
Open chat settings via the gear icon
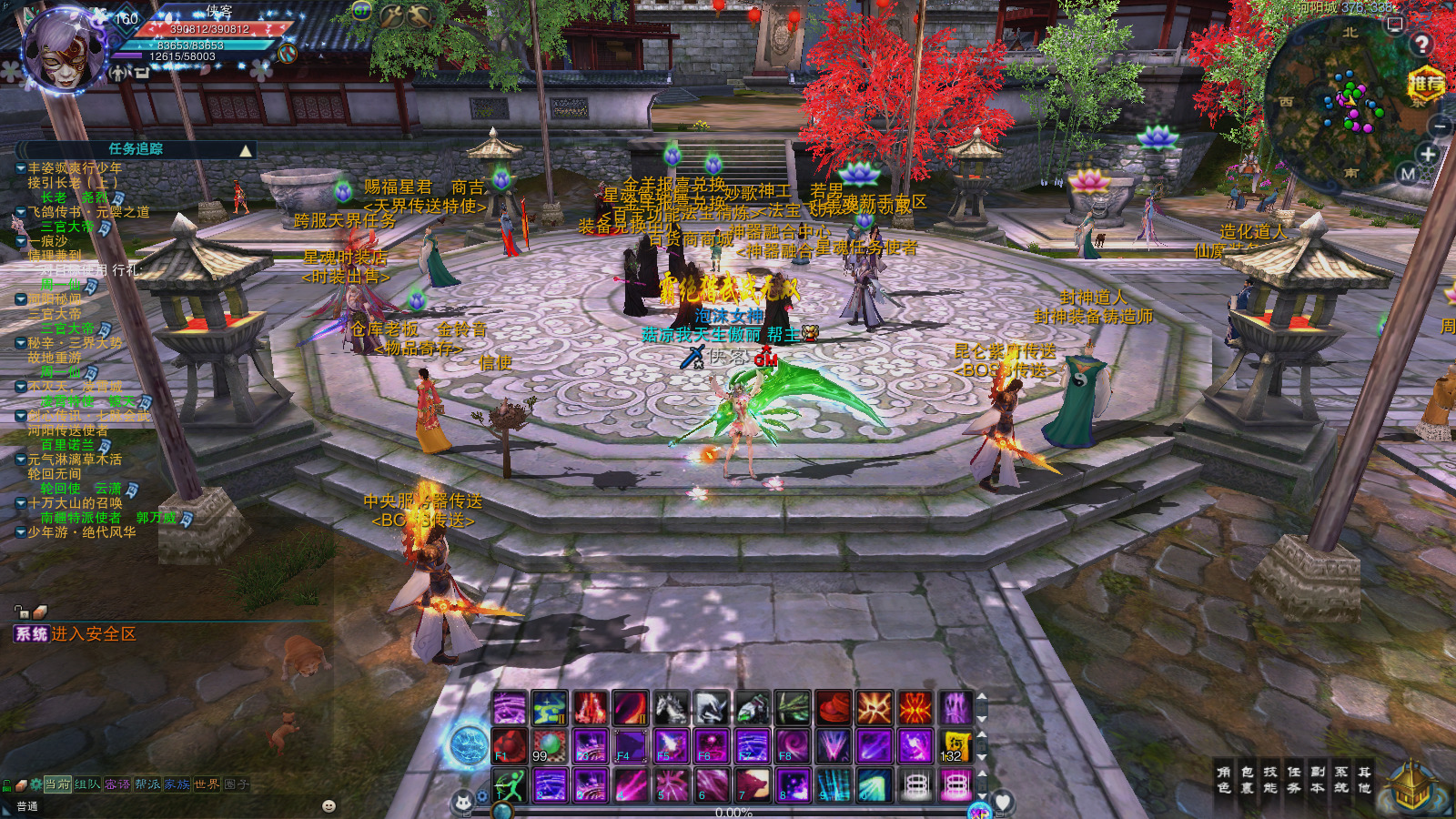click(36, 784)
